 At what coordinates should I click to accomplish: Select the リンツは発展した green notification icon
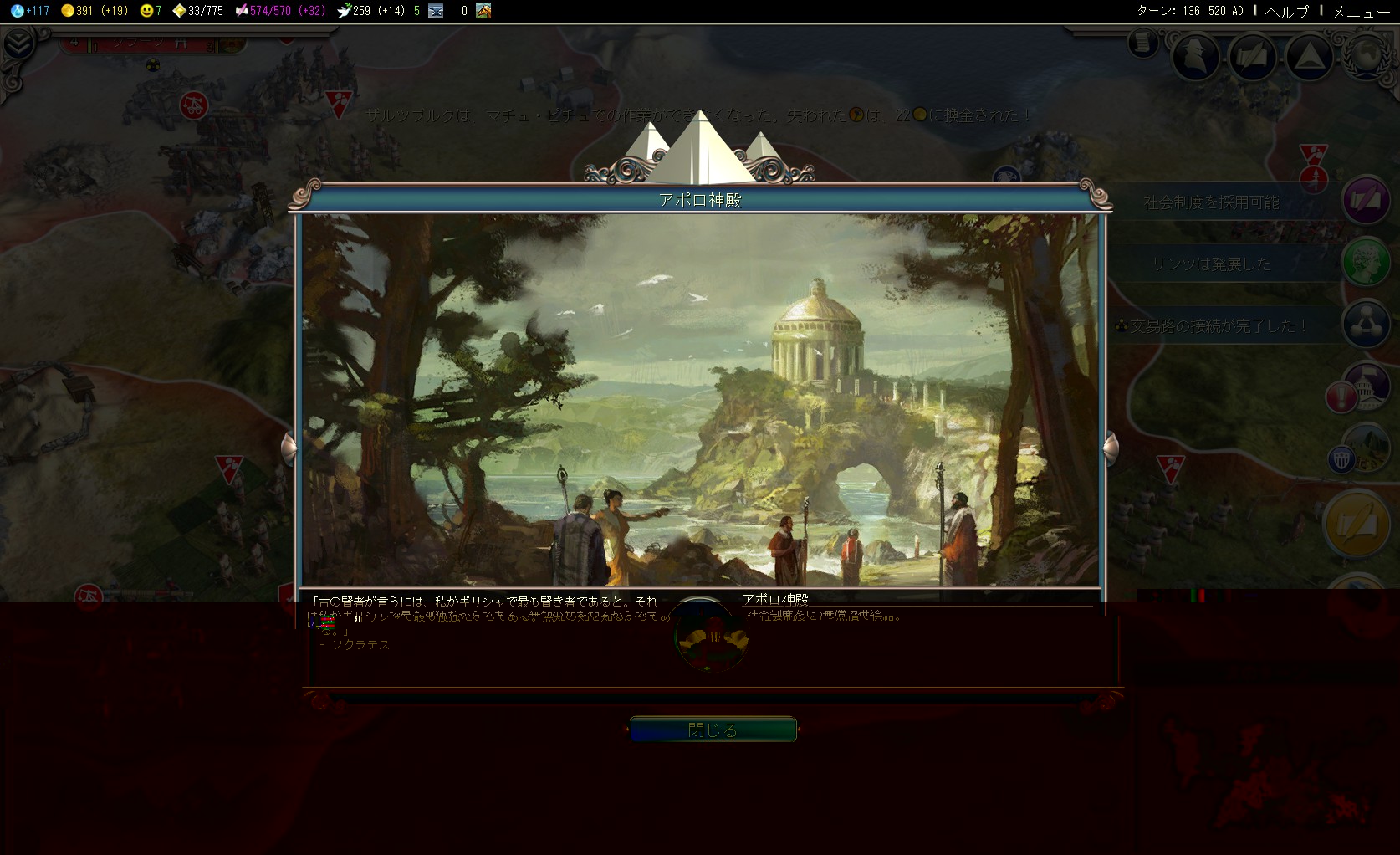pyautogui.click(x=1365, y=263)
